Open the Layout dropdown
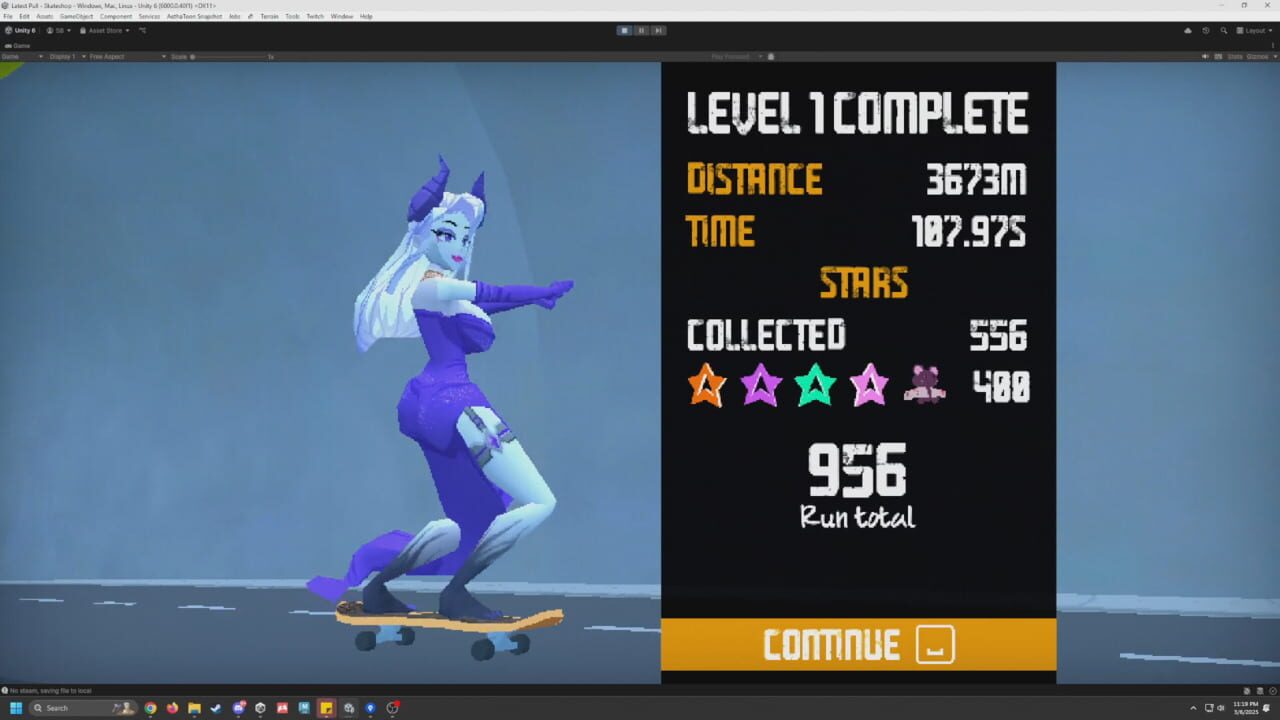This screenshot has width=1280, height=720. (1257, 30)
